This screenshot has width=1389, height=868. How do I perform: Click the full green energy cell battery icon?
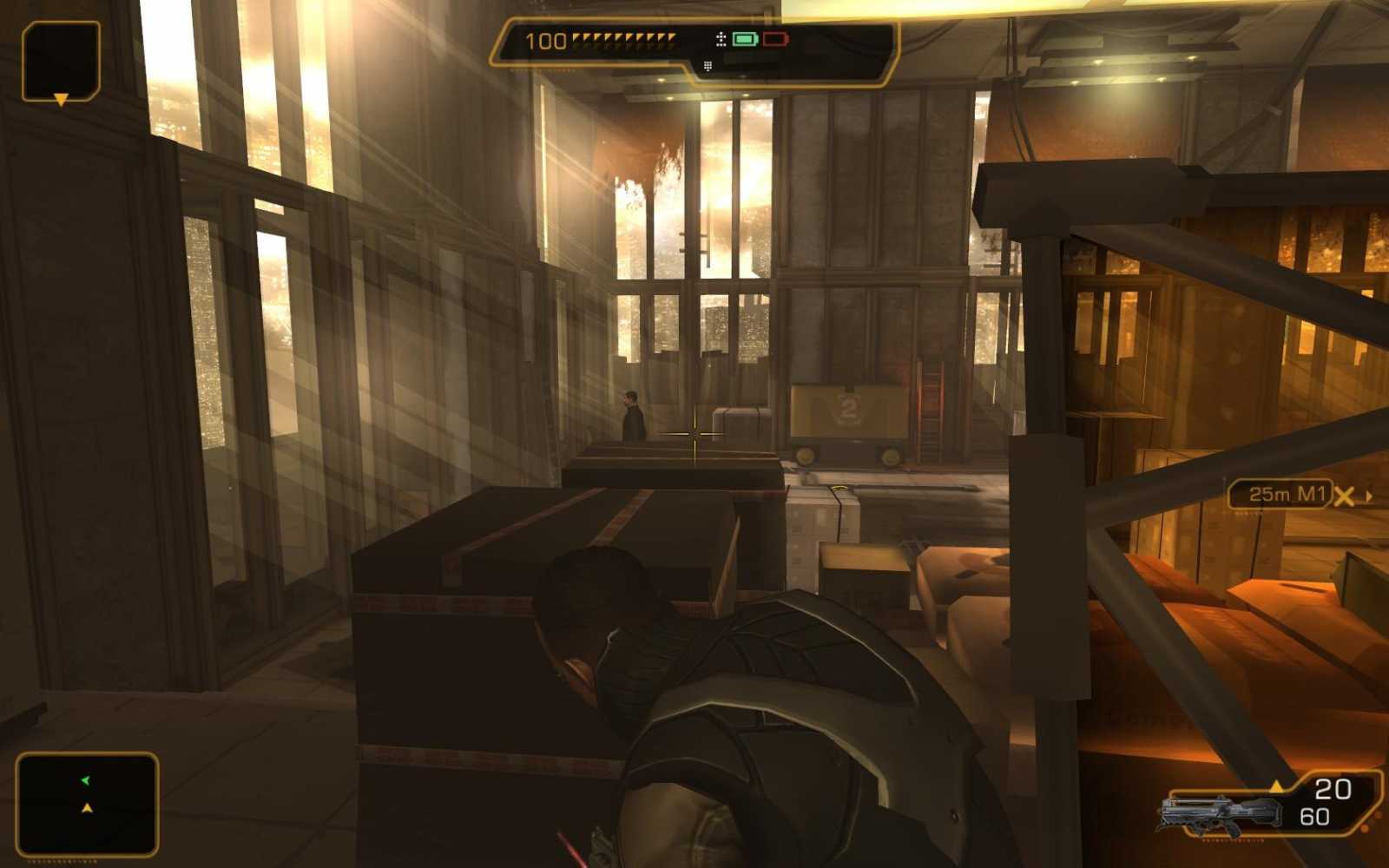(745, 39)
